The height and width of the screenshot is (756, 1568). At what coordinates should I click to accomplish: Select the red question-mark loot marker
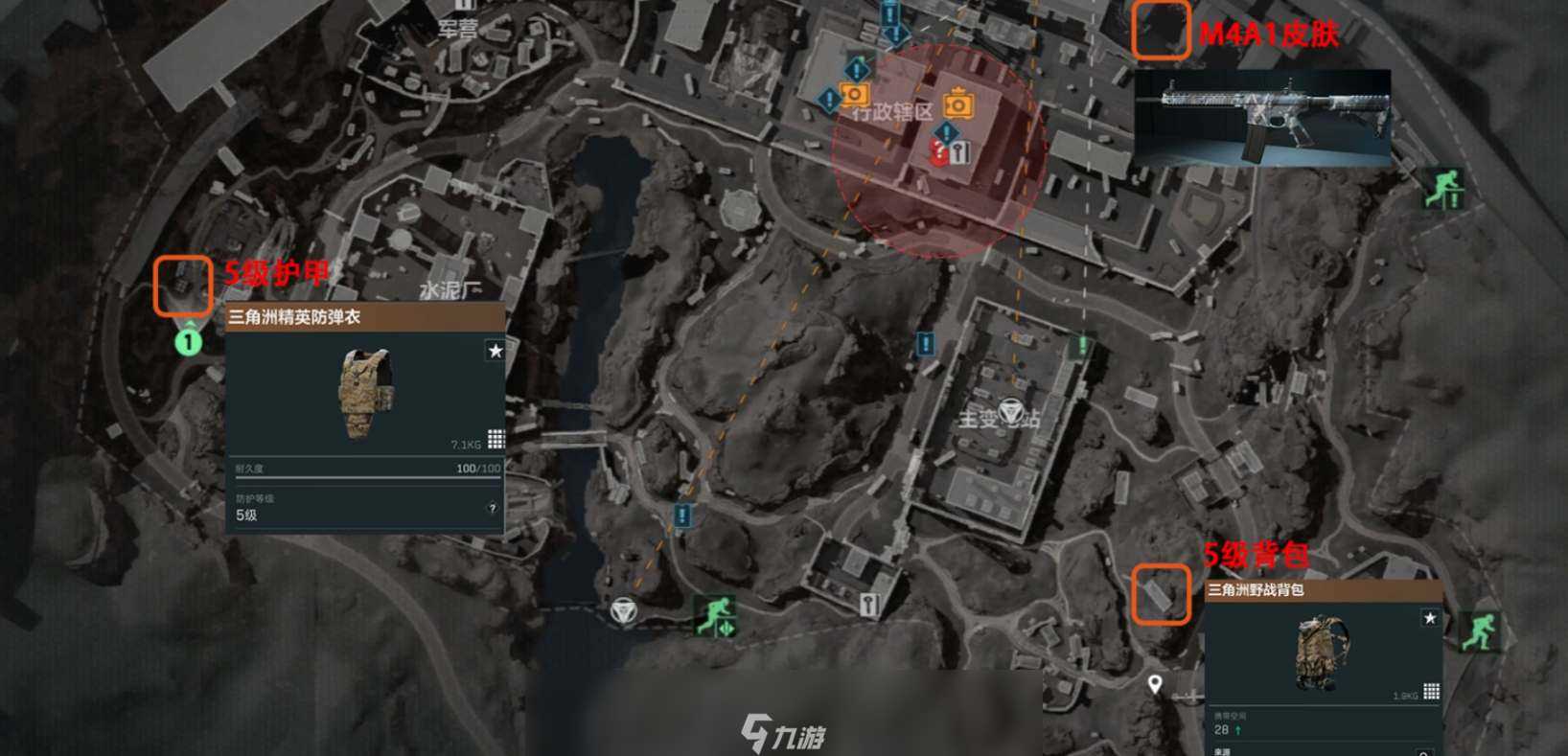tap(938, 153)
